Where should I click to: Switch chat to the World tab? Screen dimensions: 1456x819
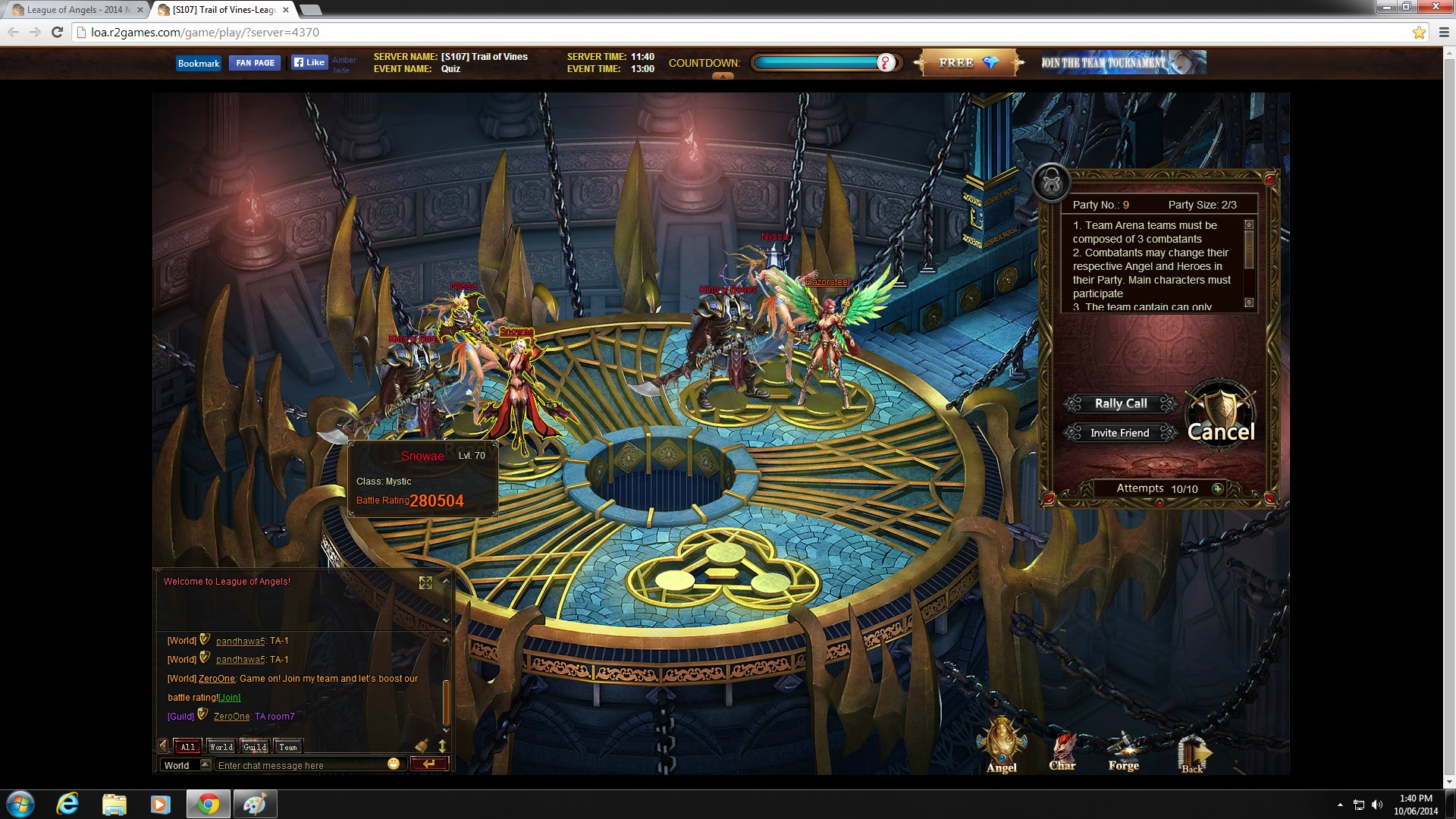click(x=221, y=747)
